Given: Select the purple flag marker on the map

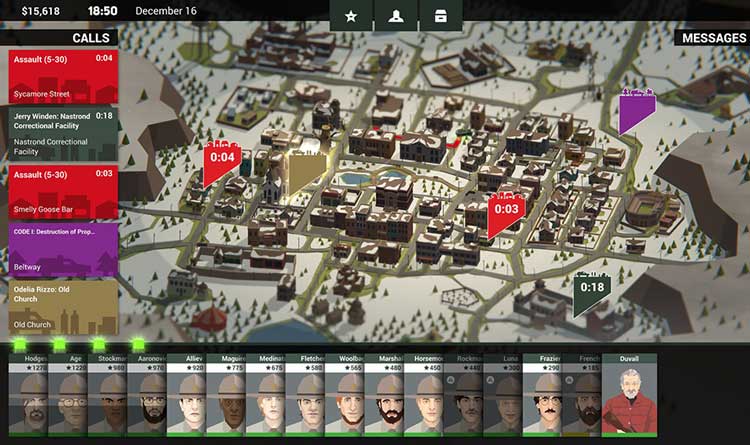Looking at the screenshot, I should coord(636,113).
